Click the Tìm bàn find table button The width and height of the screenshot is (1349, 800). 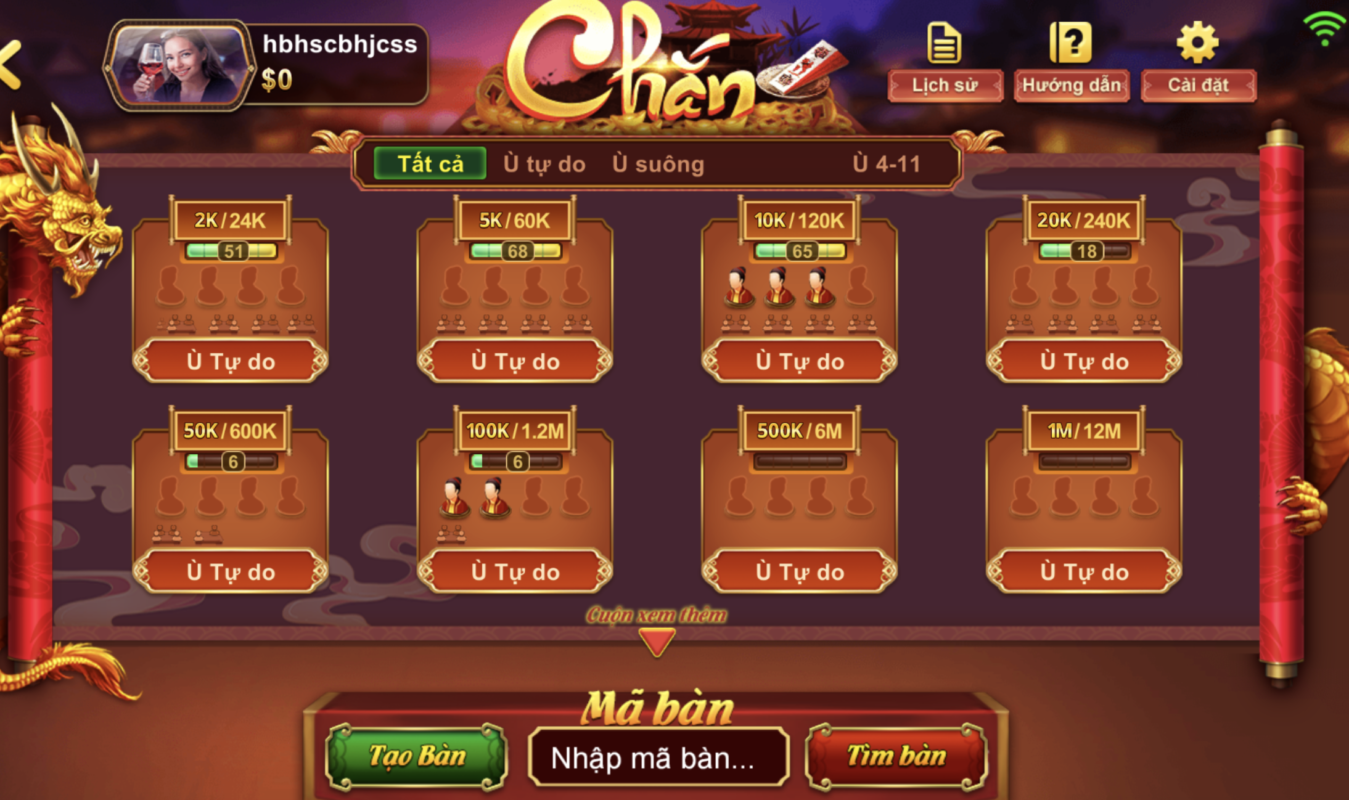click(x=896, y=757)
